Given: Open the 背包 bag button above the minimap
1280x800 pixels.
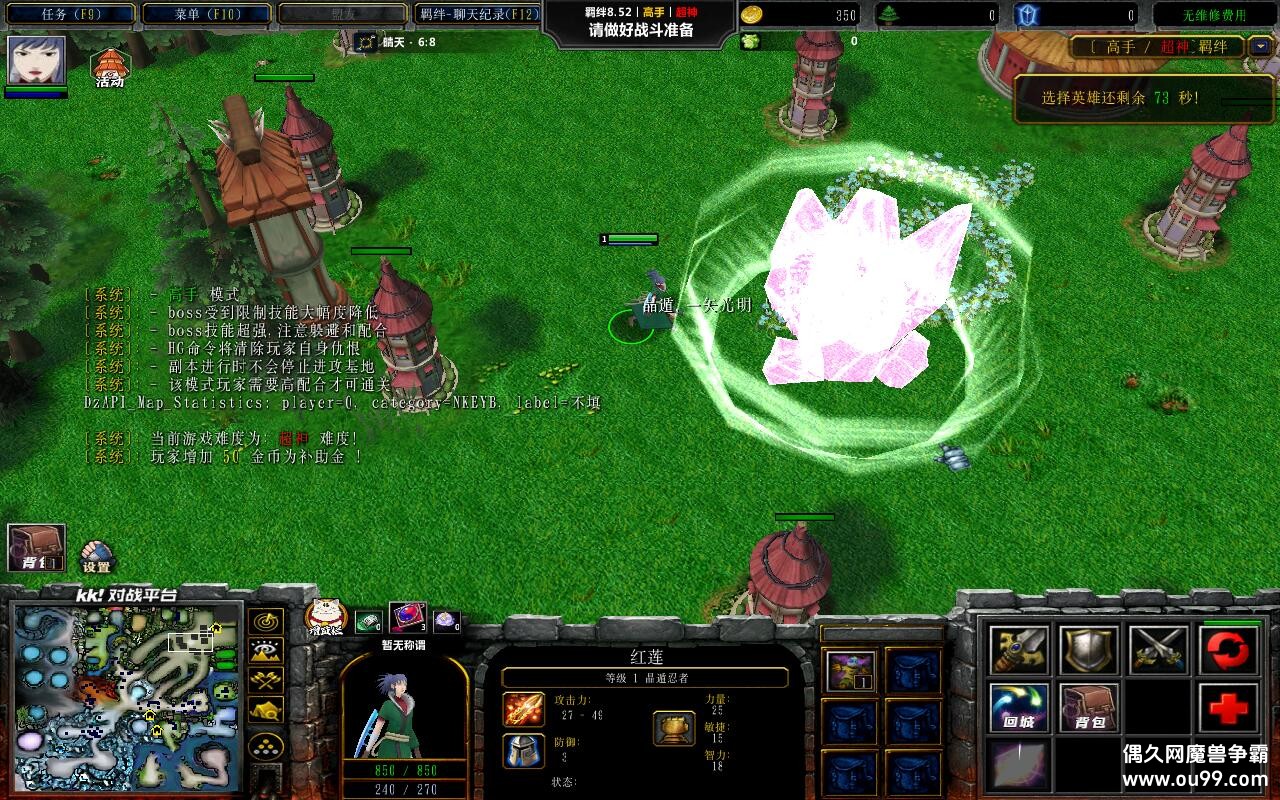Looking at the screenshot, I should [x=37, y=548].
